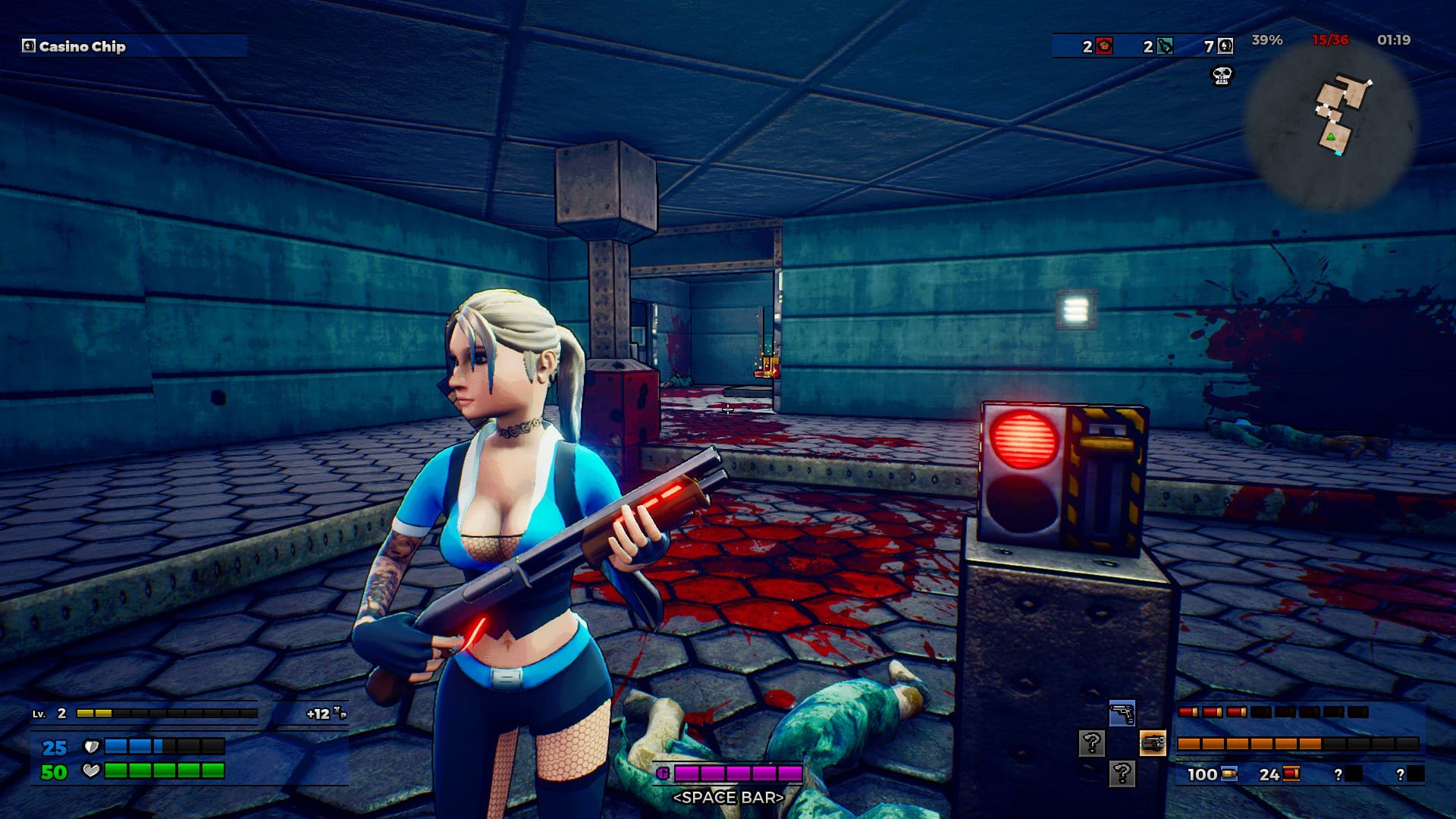Click the heart health icon

click(91, 771)
